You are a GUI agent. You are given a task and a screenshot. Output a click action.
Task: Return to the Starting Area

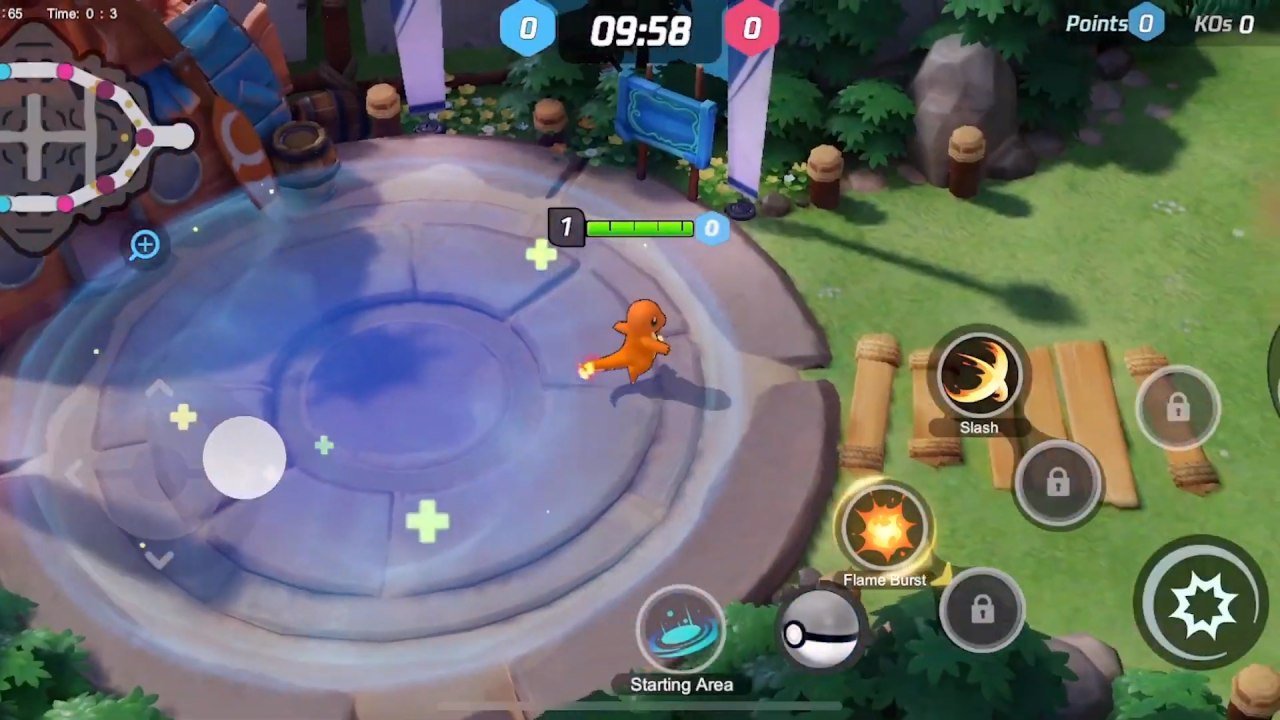(681, 630)
